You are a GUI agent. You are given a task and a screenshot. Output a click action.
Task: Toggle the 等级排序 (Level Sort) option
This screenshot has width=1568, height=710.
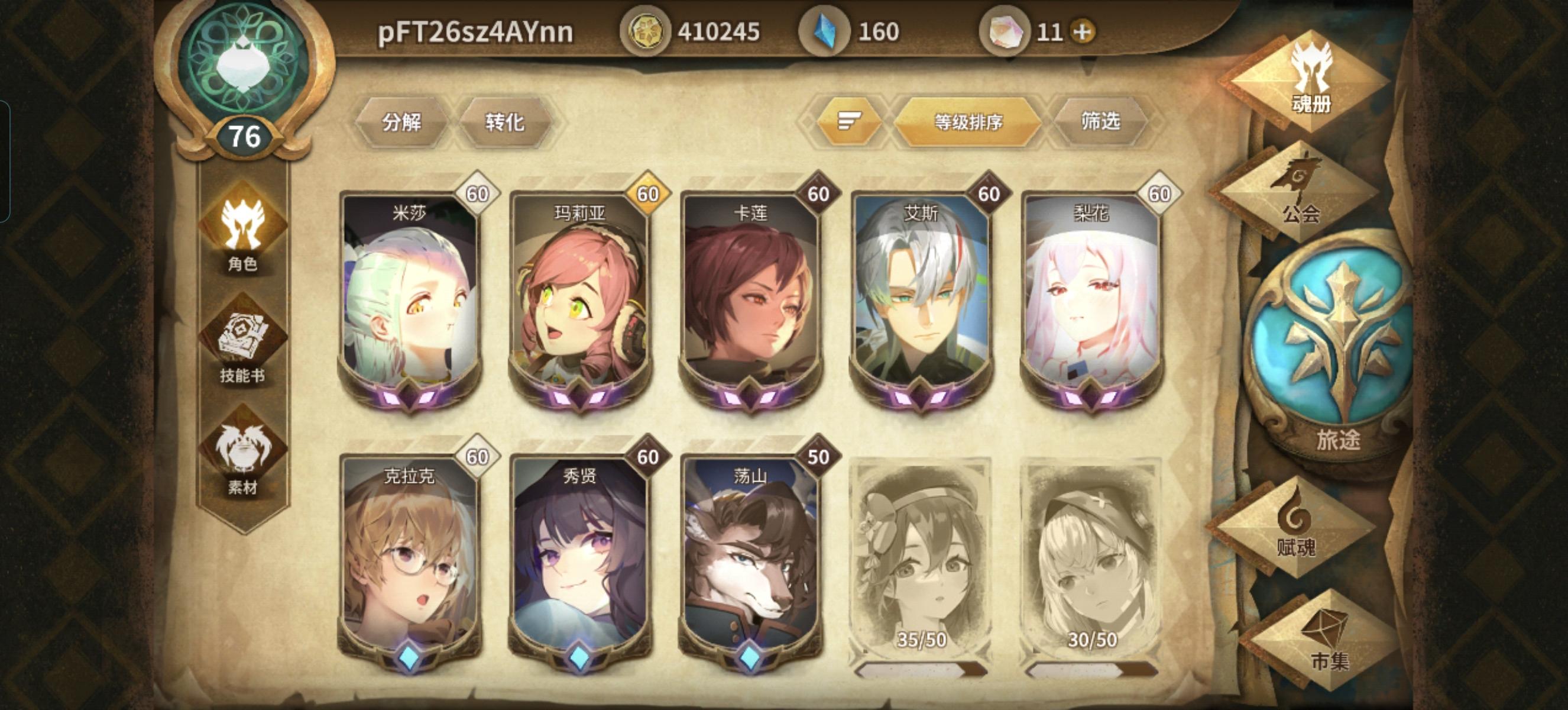pyautogui.click(x=968, y=121)
